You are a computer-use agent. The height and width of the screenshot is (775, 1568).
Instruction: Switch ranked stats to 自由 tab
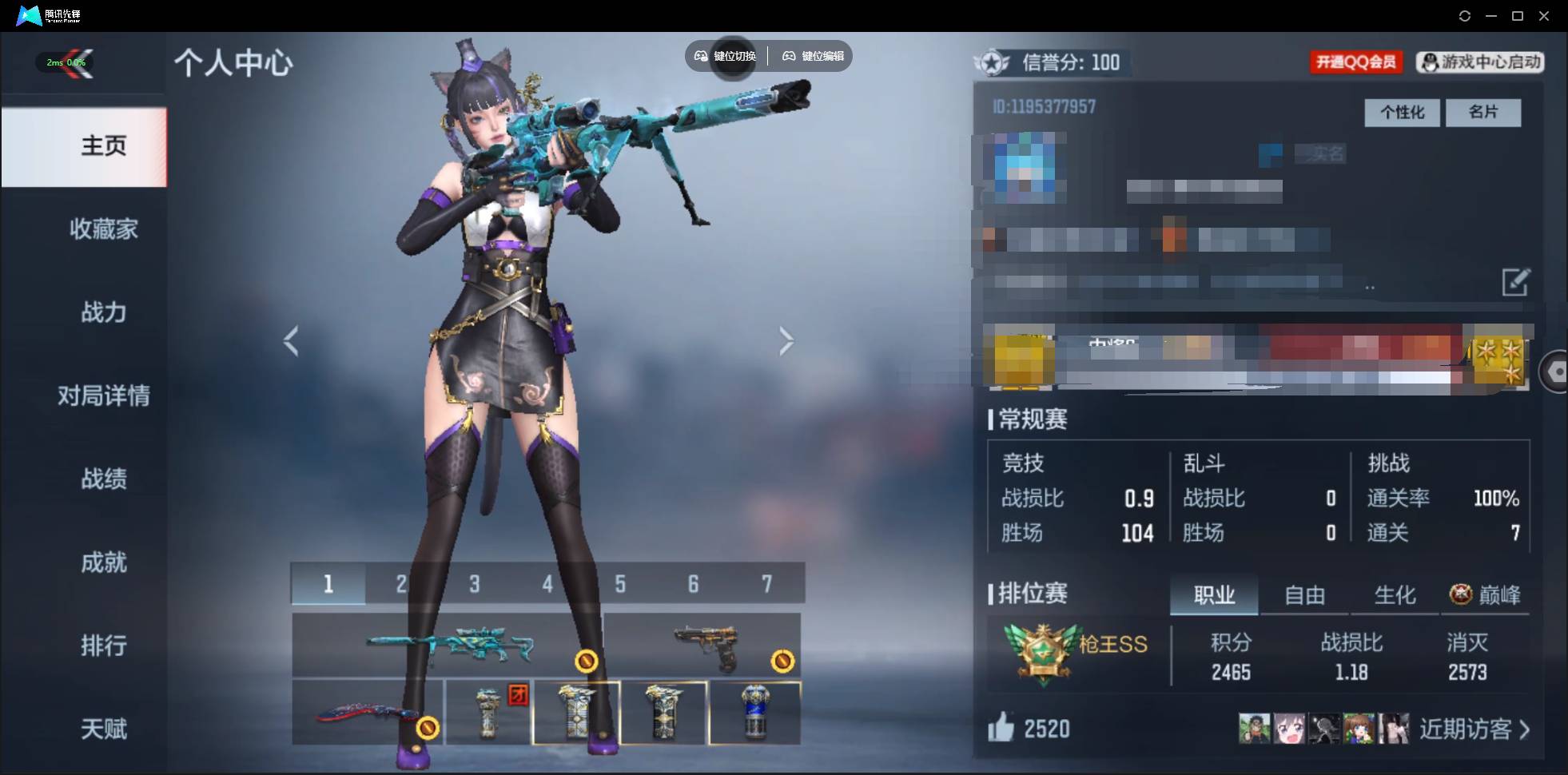click(1304, 595)
